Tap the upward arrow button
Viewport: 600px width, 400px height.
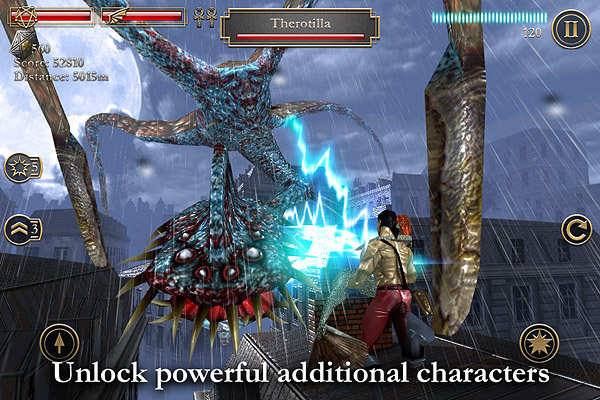coord(59,345)
